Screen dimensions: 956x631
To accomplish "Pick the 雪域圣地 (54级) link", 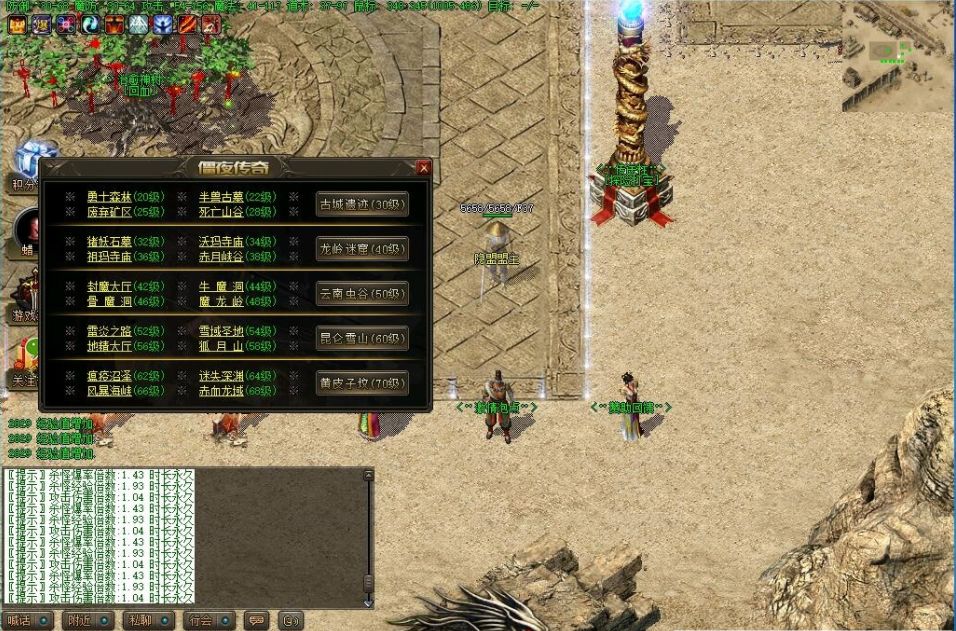I will 237,331.
